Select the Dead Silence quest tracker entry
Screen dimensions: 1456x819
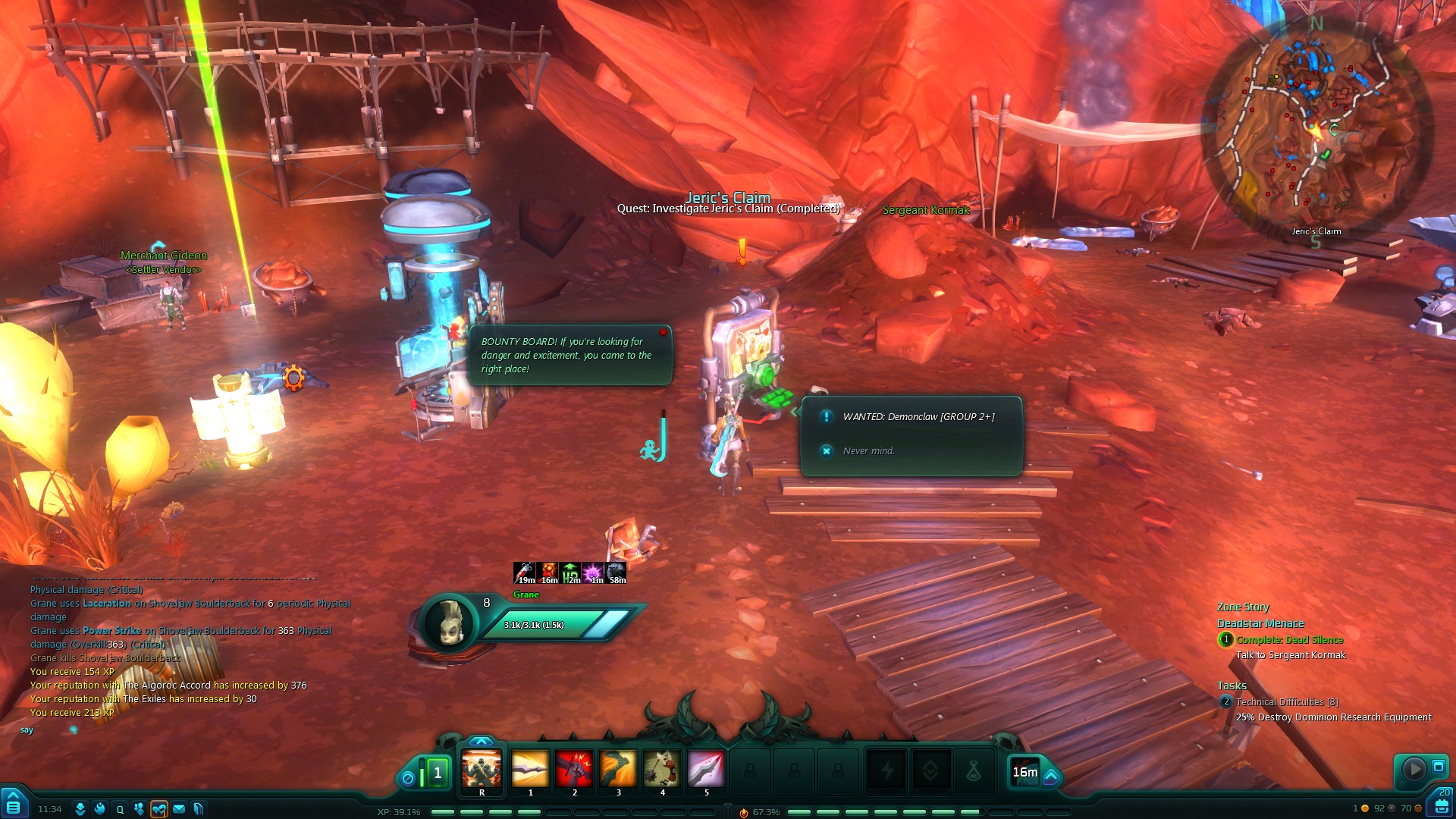pyautogui.click(x=1289, y=640)
